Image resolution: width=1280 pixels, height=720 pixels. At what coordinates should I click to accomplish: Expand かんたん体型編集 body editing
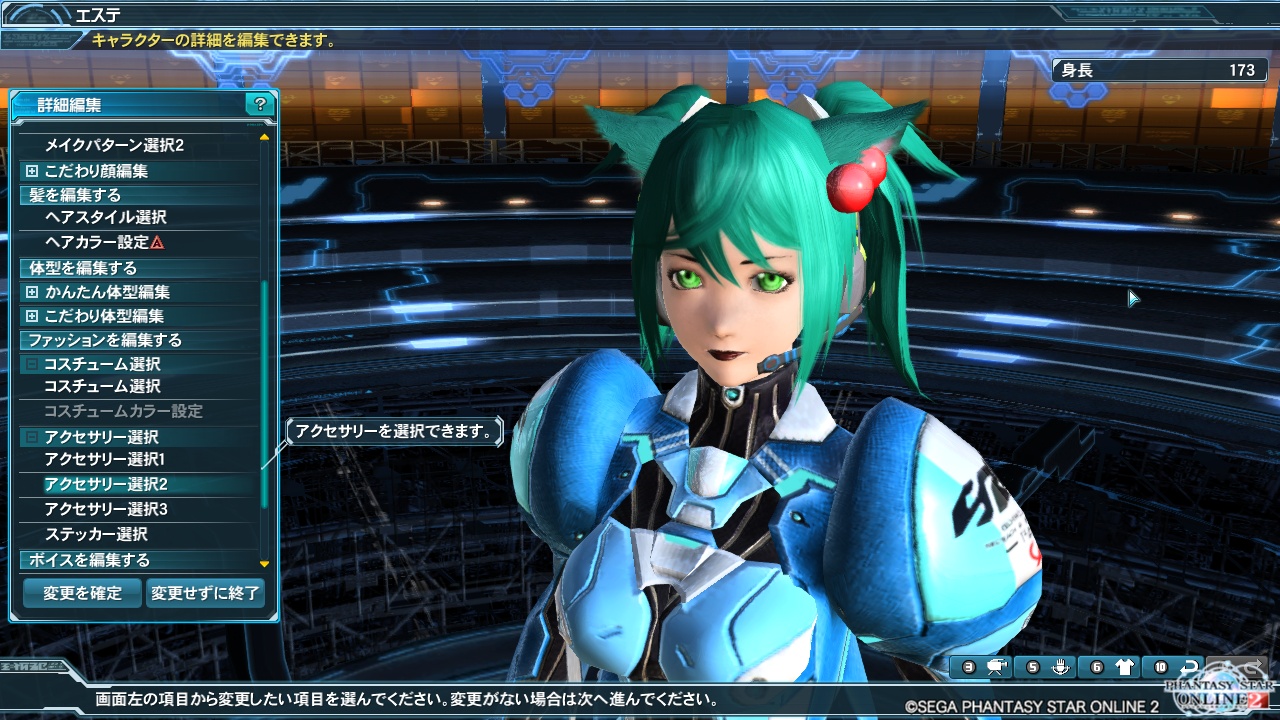coord(106,292)
